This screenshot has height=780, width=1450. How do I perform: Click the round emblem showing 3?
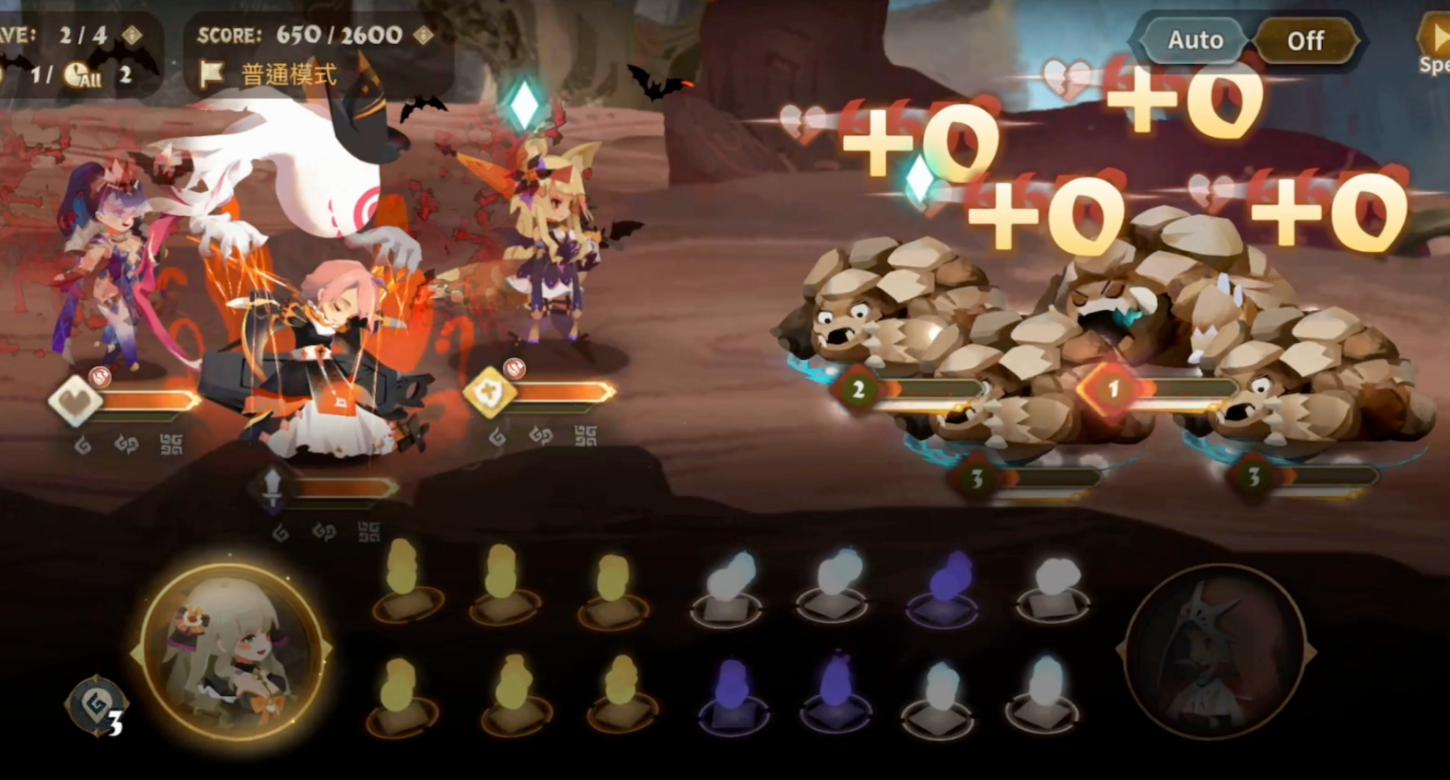pyautogui.click(x=97, y=706)
